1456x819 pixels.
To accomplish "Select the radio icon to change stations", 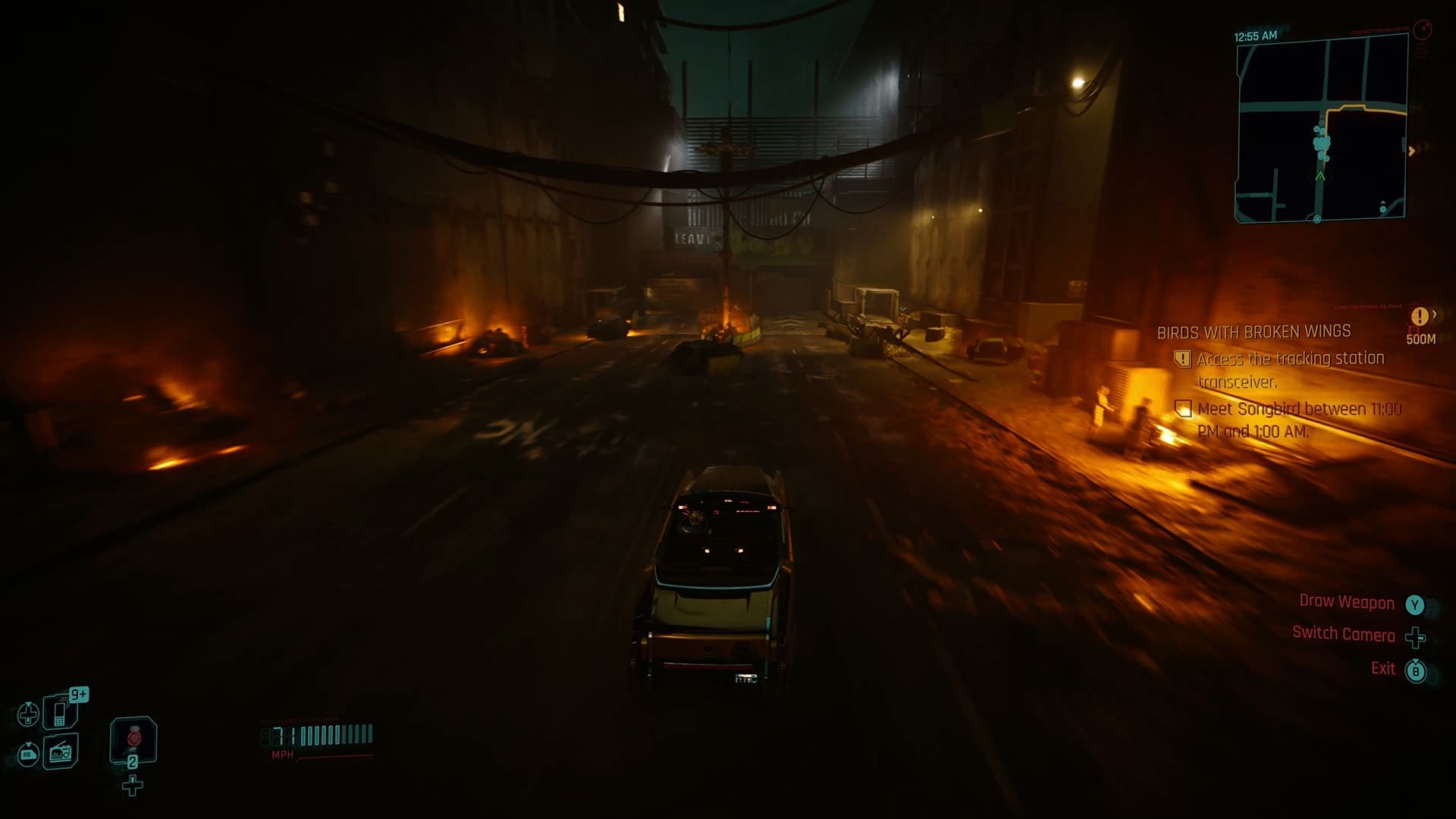I will (x=61, y=755).
